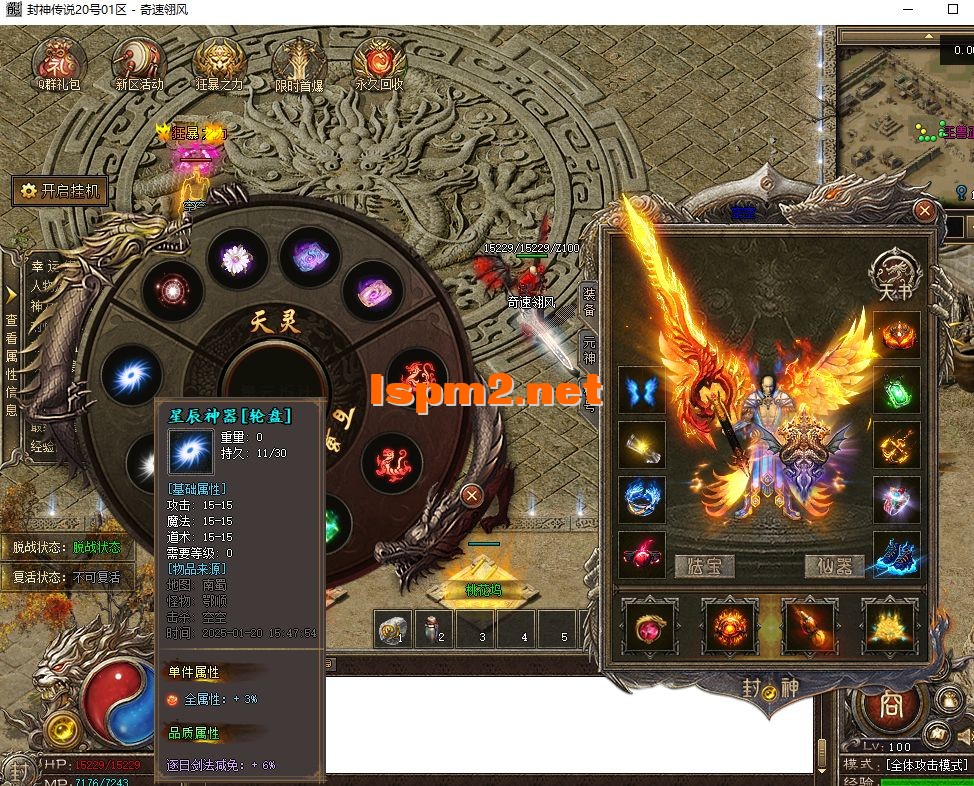Open the 限时首爆 event icon
This screenshot has width=974, height=786.
click(x=299, y=62)
